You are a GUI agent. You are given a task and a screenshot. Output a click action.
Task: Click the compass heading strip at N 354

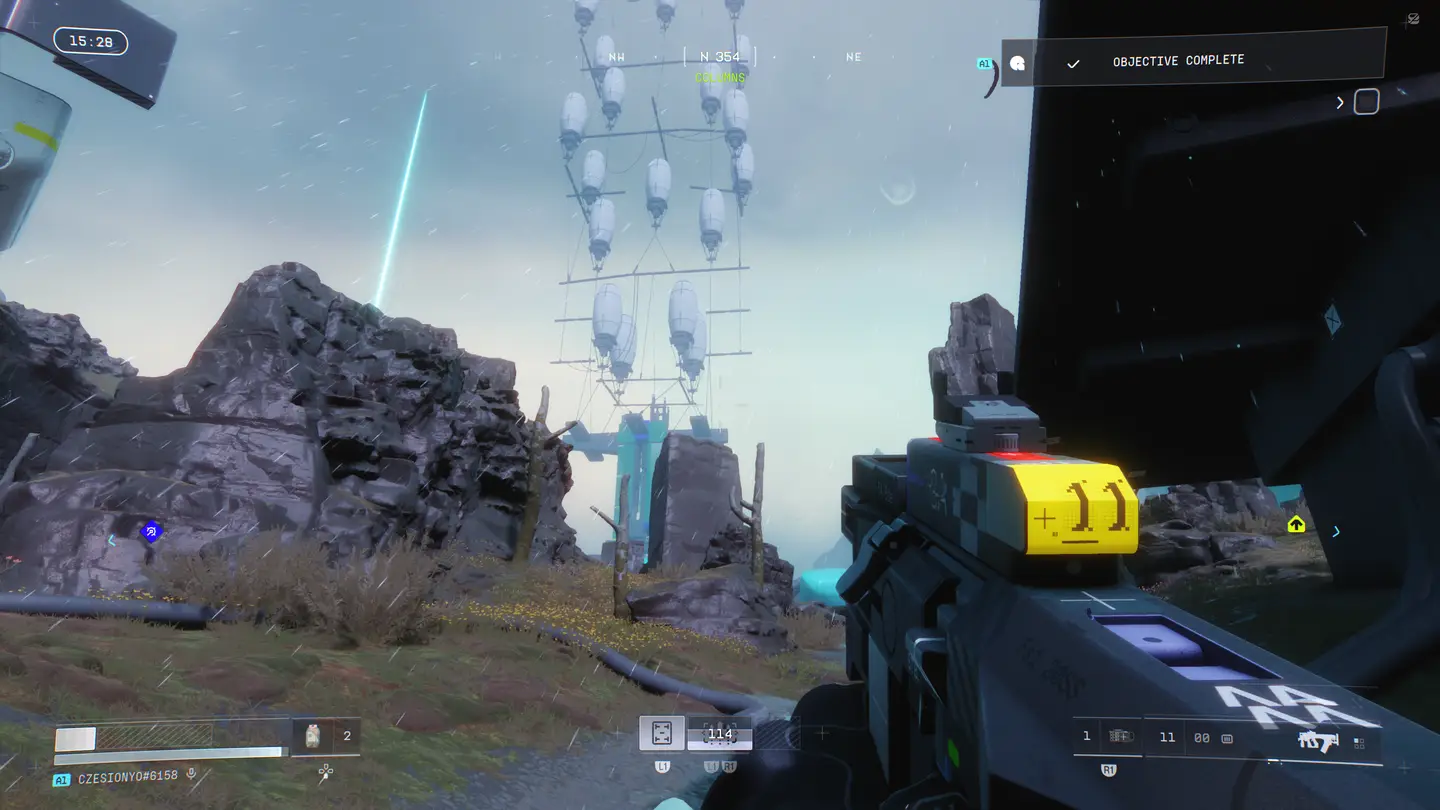point(720,57)
